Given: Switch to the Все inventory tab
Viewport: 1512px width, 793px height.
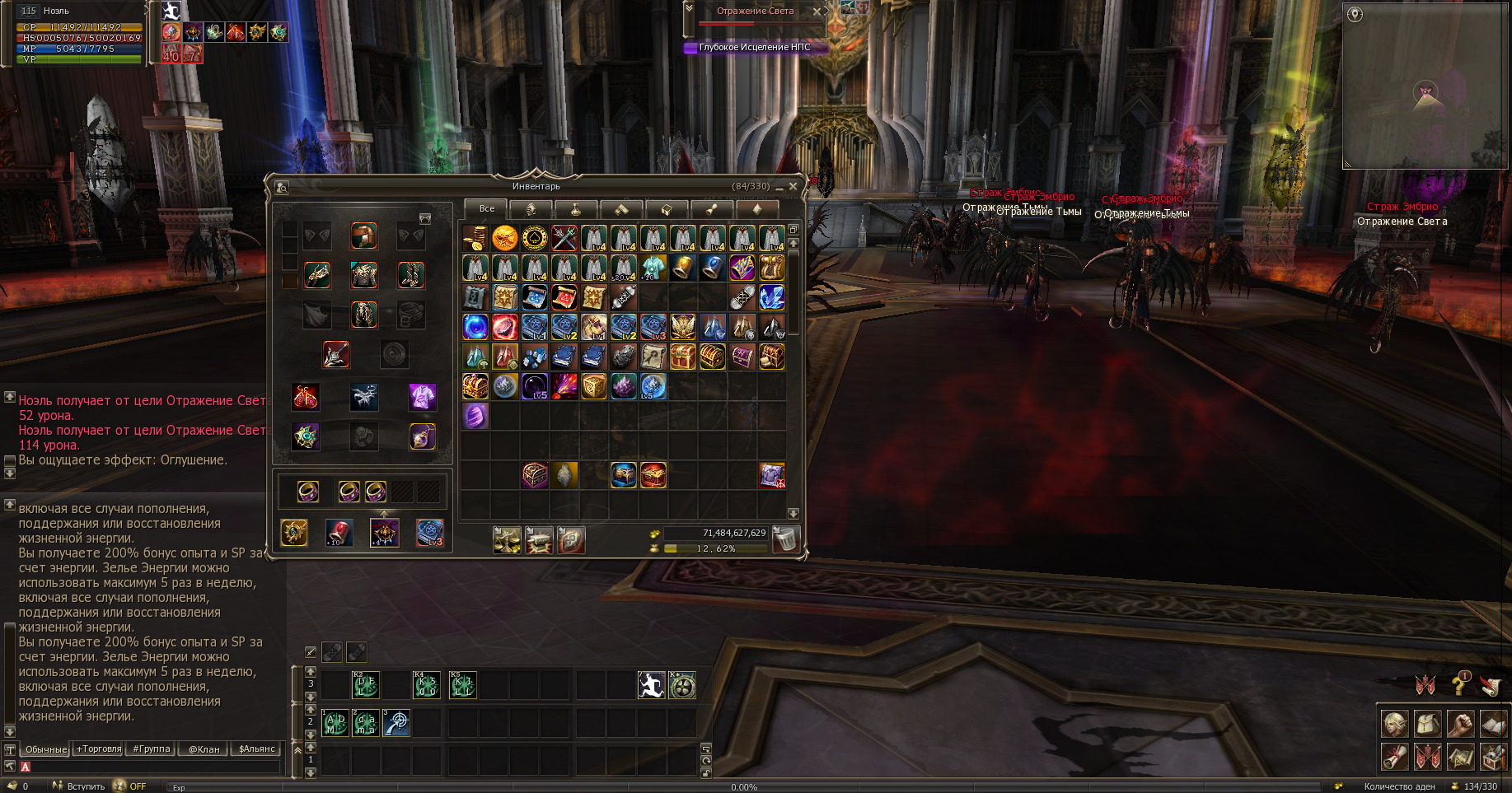Looking at the screenshot, I should pyautogui.click(x=486, y=208).
